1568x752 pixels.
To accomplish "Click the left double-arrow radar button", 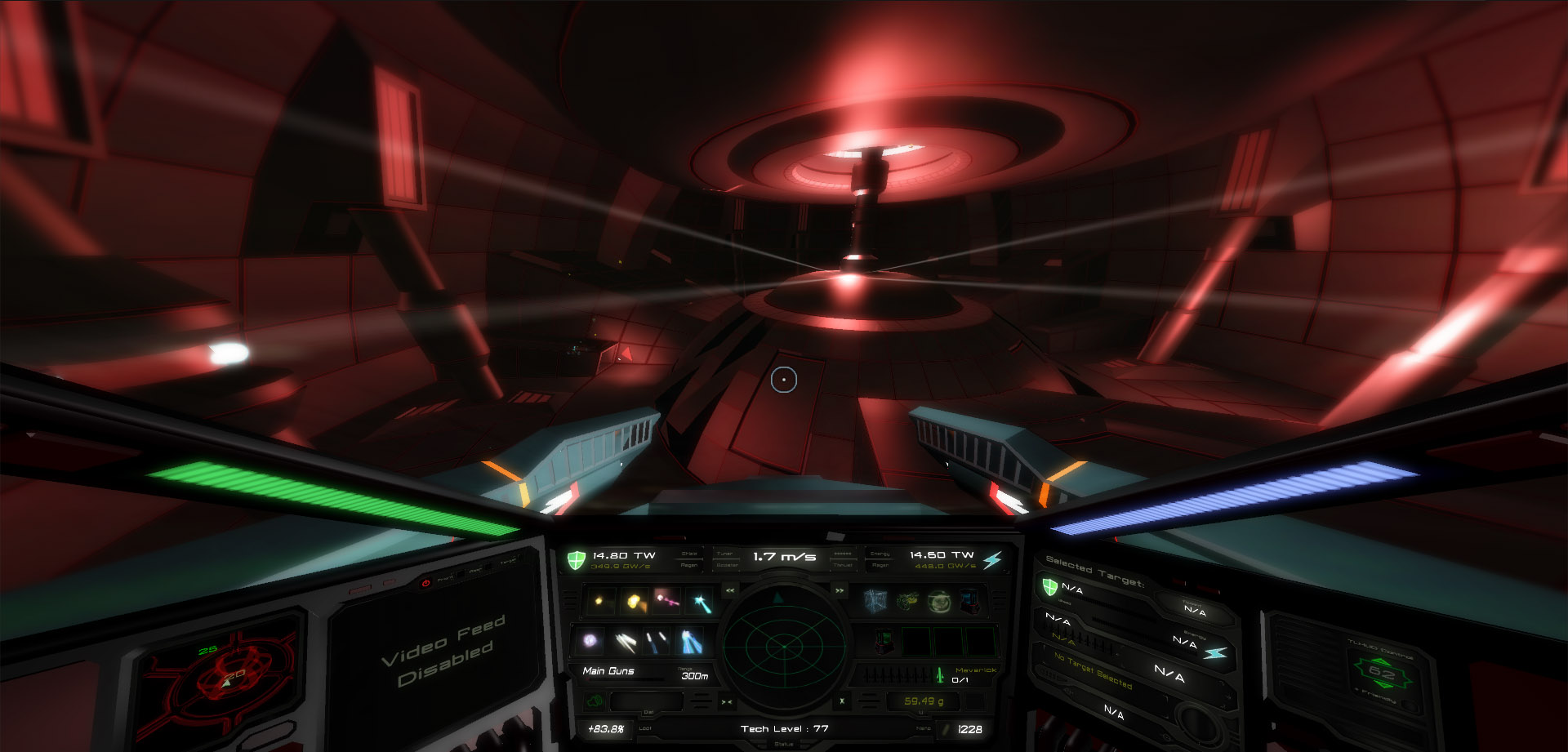I will (x=730, y=590).
